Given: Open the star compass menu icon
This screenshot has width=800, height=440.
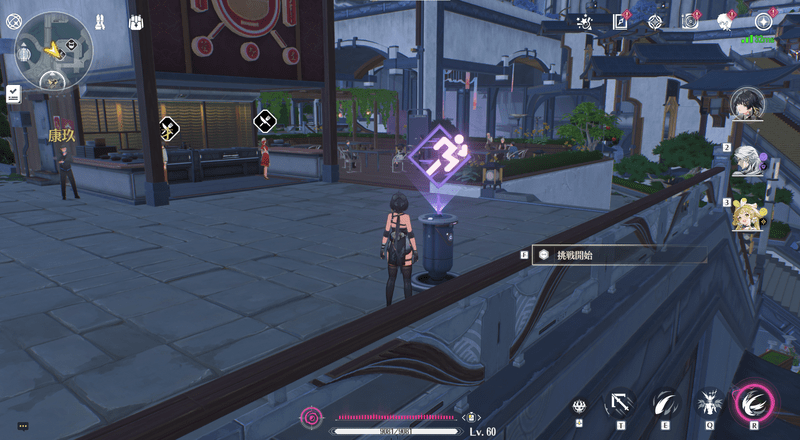Looking at the screenshot, I should coord(764,21).
